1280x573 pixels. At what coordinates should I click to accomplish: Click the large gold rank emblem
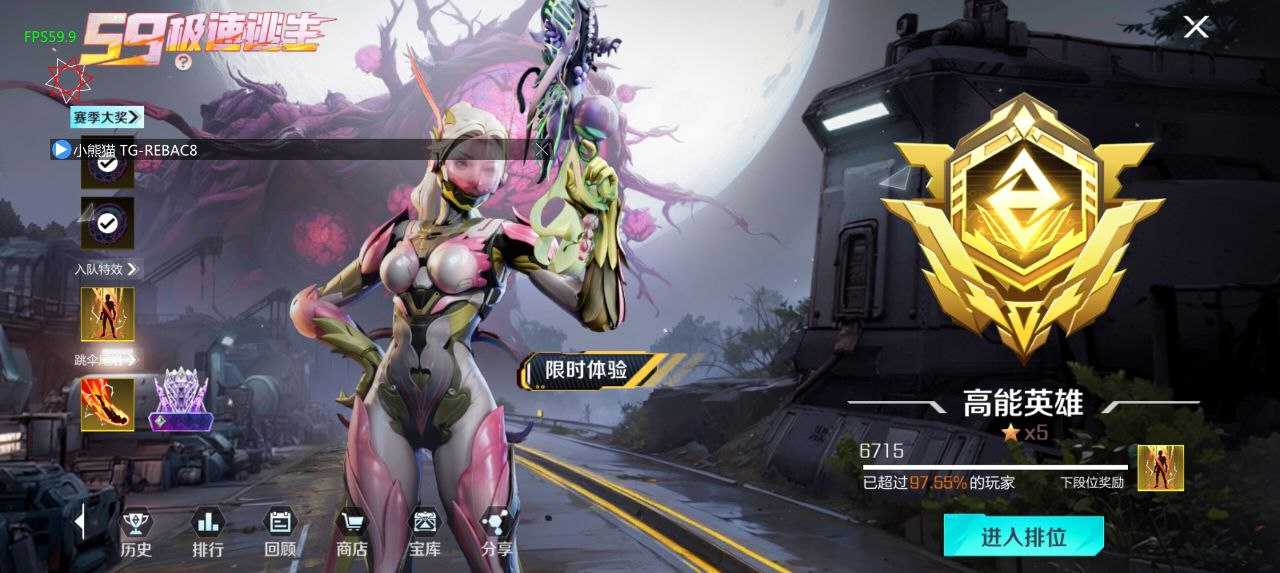[1021, 225]
